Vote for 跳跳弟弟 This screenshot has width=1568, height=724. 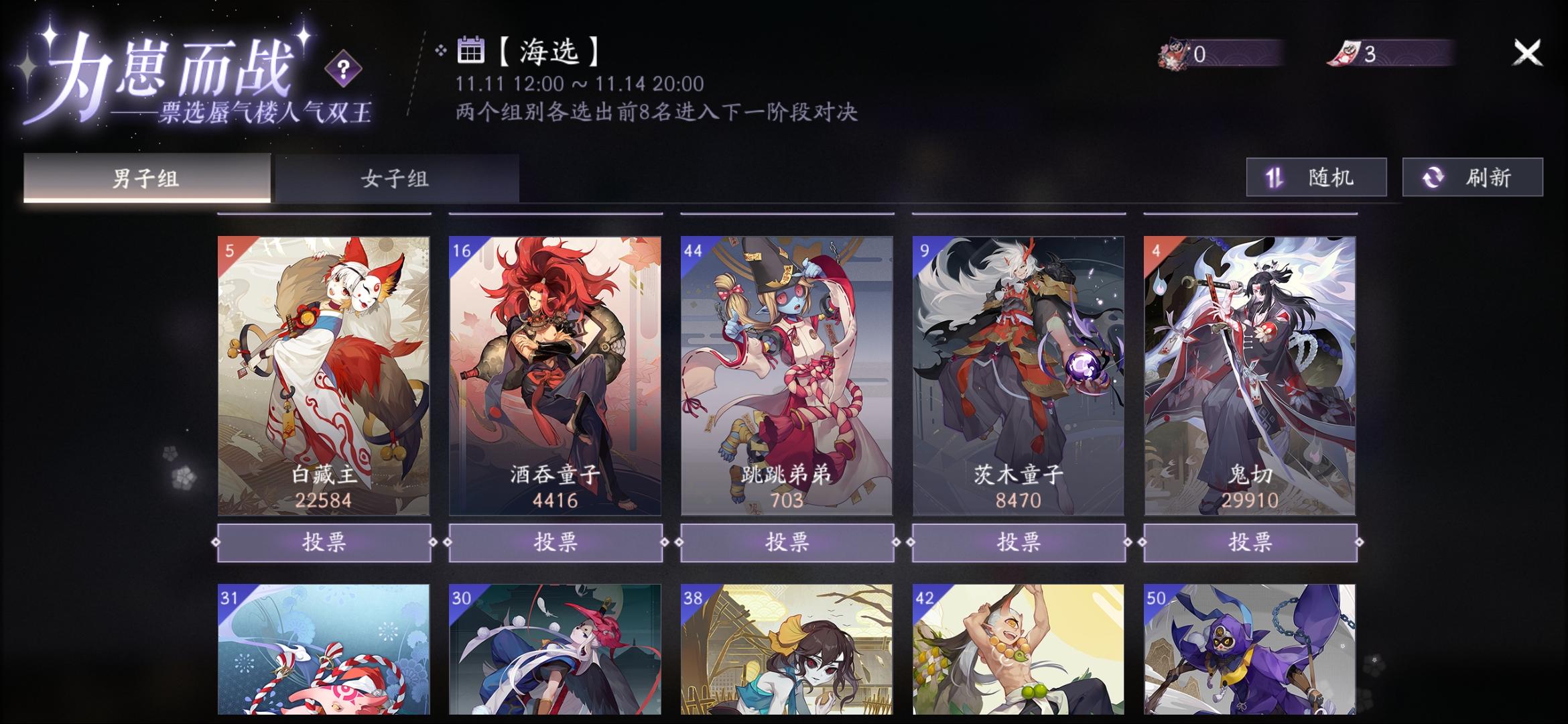[x=787, y=544]
